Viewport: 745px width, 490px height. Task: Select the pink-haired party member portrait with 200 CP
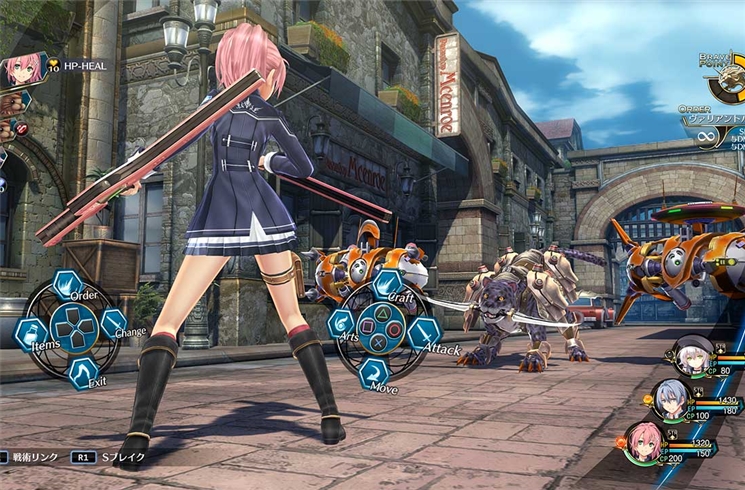[x=643, y=439]
